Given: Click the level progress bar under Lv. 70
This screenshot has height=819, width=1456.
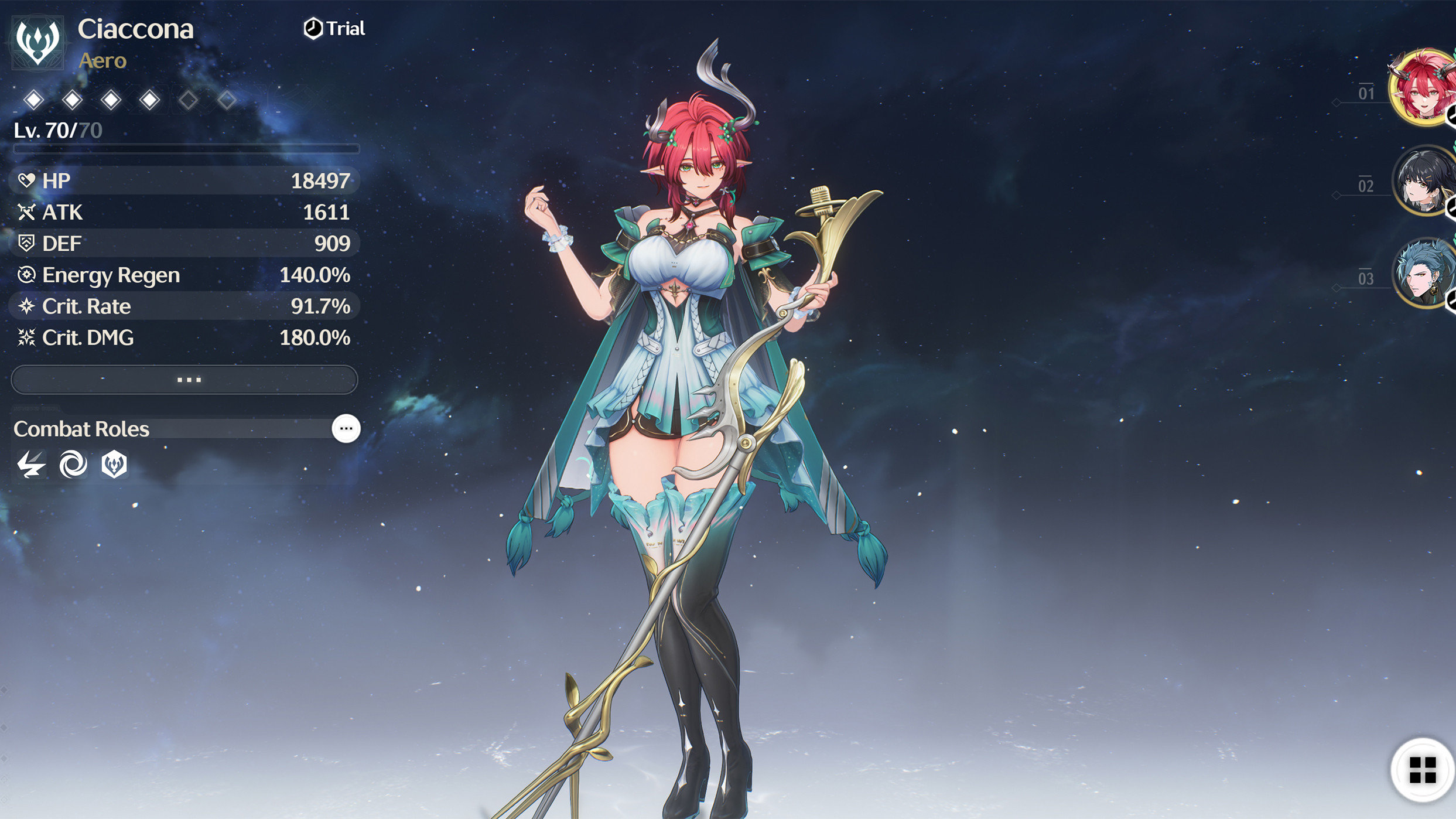Looking at the screenshot, I should point(185,148).
